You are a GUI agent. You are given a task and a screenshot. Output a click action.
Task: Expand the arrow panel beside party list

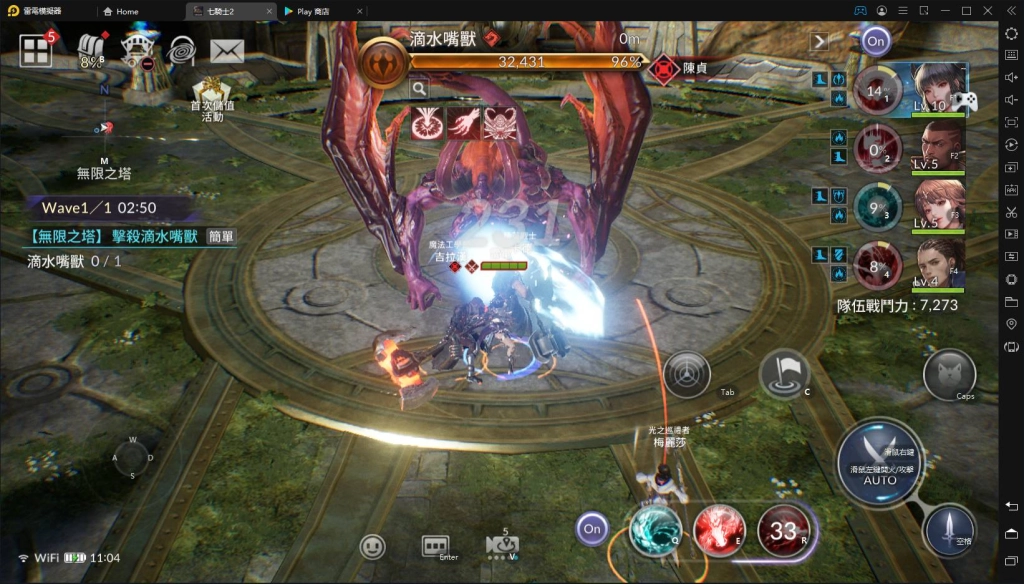pyautogui.click(x=820, y=41)
